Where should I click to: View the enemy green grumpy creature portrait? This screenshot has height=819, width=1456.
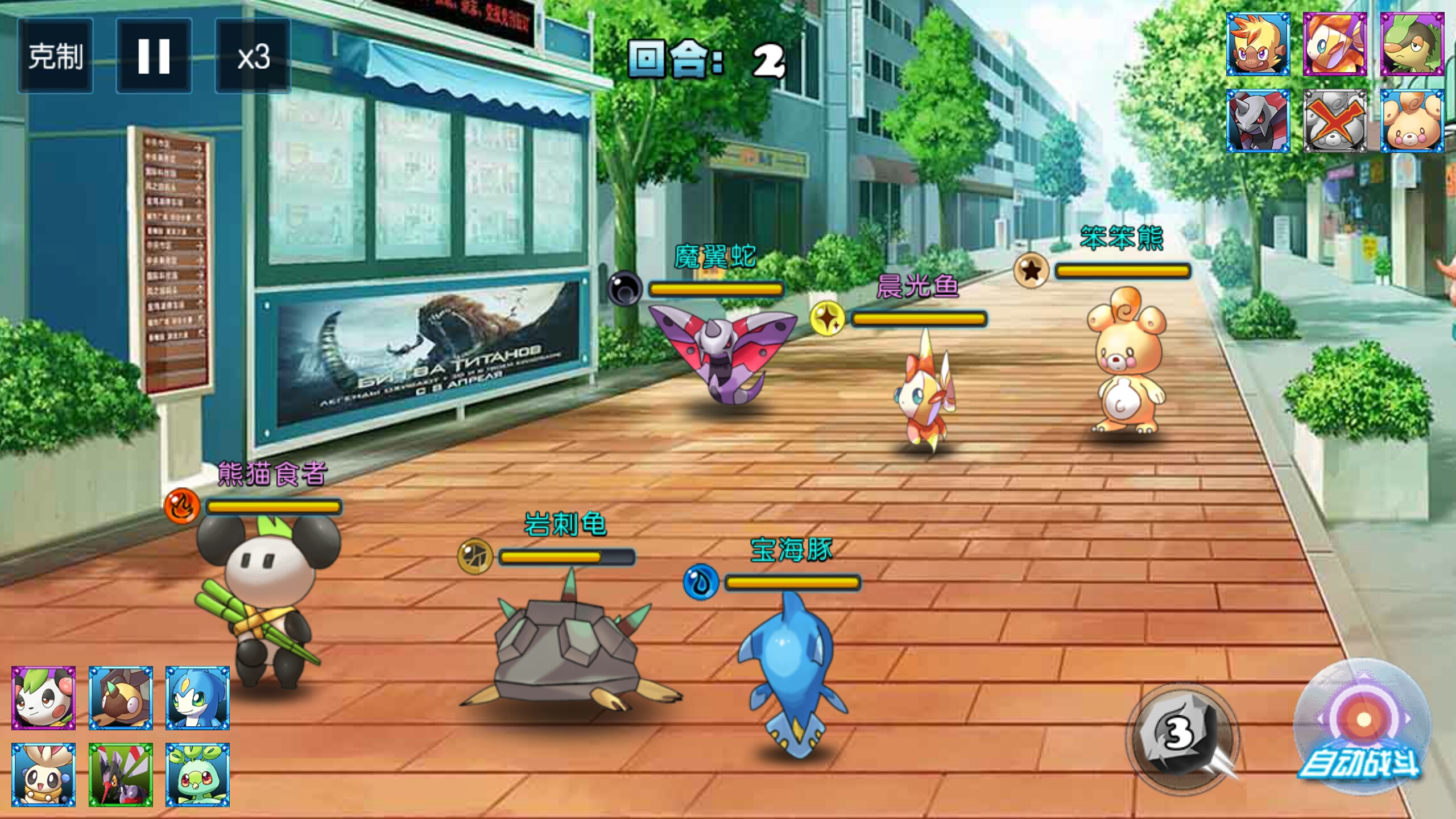coord(1412,44)
